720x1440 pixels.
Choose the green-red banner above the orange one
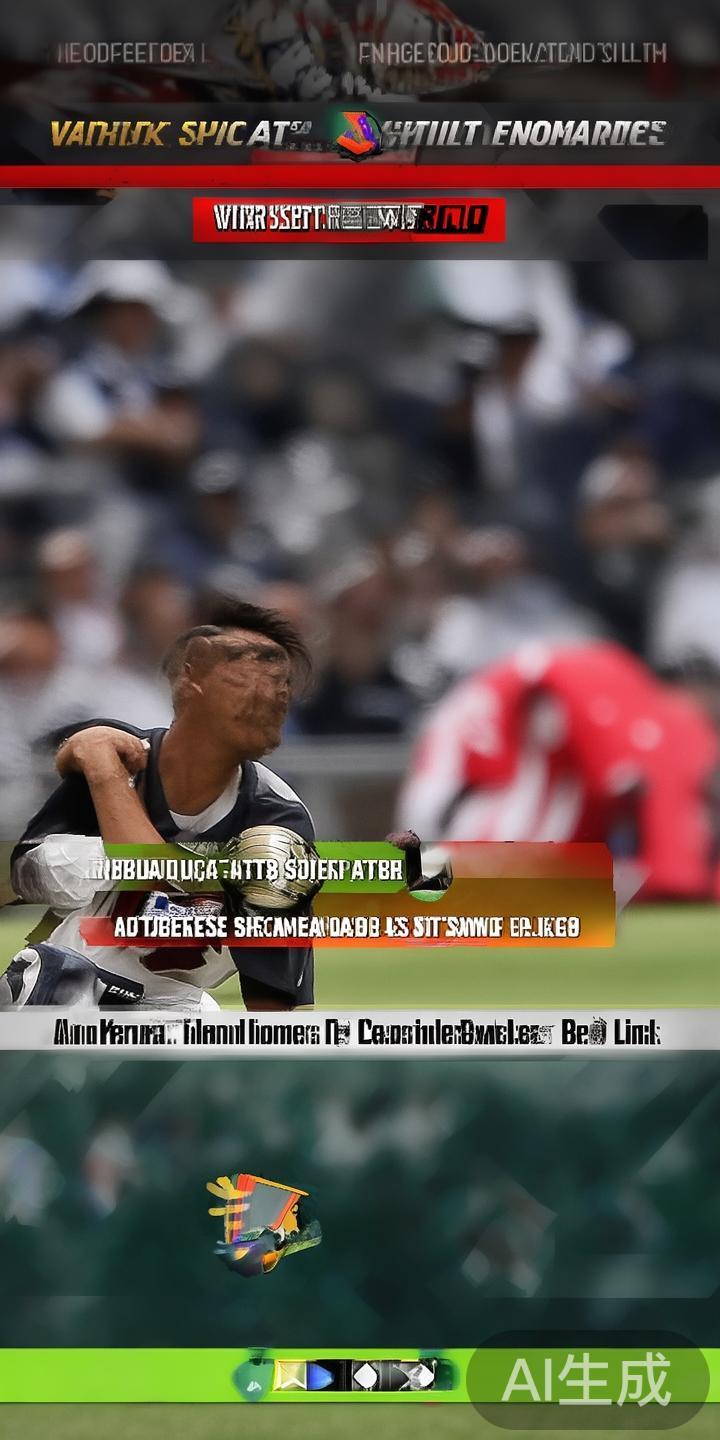point(250,868)
